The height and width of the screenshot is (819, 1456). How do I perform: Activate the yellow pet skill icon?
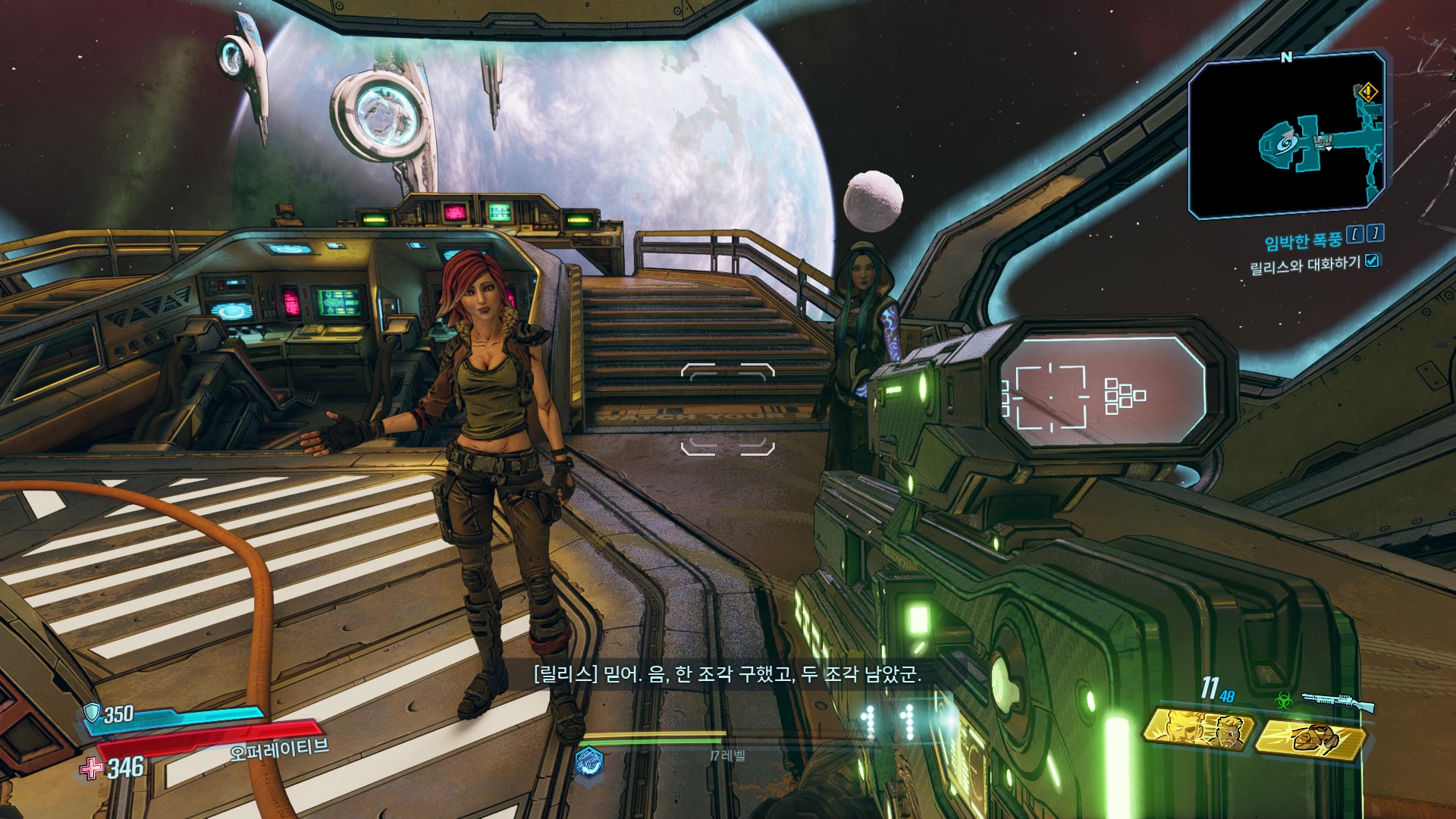pyautogui.click(x=1311, y=739)
